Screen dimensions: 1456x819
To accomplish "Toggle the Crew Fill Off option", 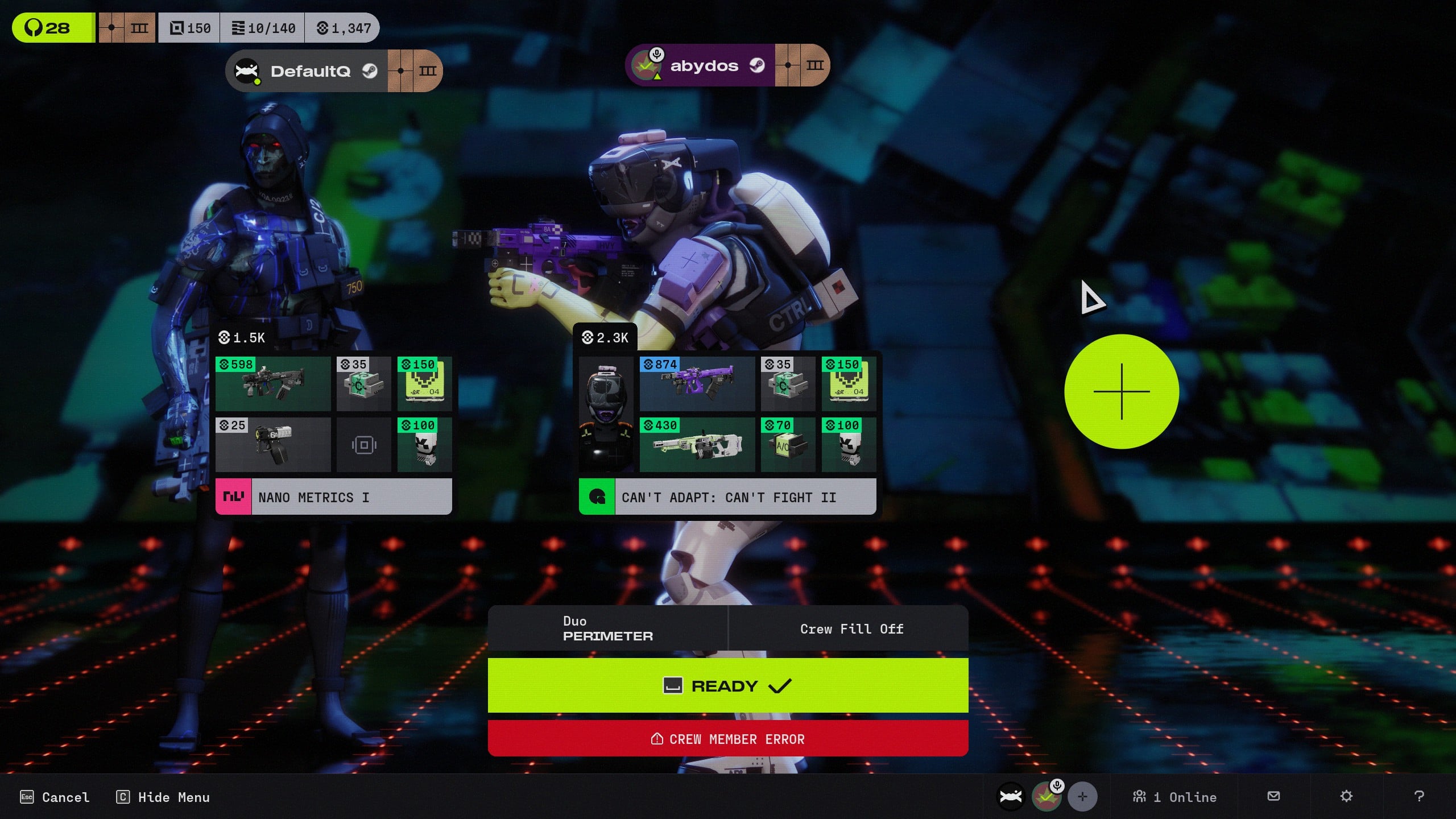I will [x=851, y=628].
